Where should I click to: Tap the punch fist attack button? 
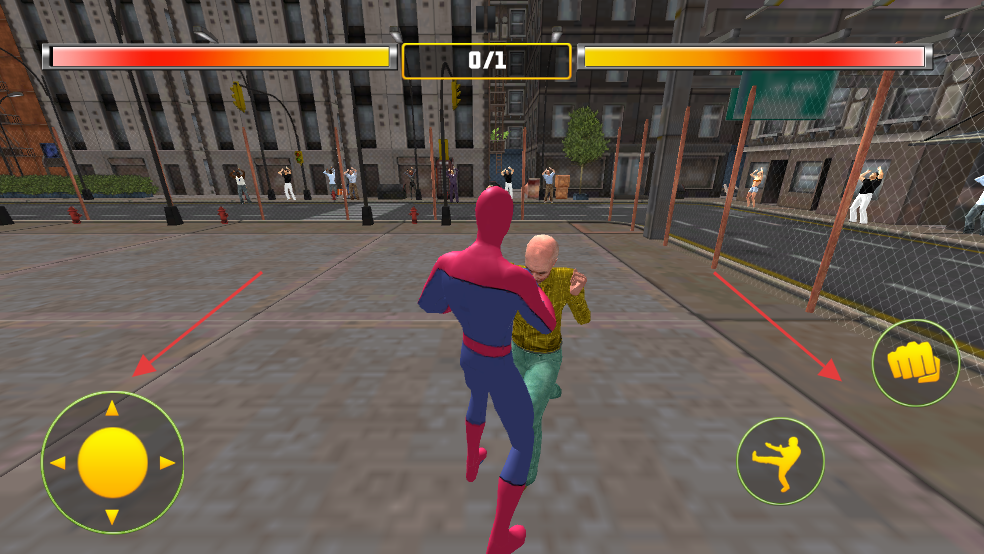pos(915,363)
